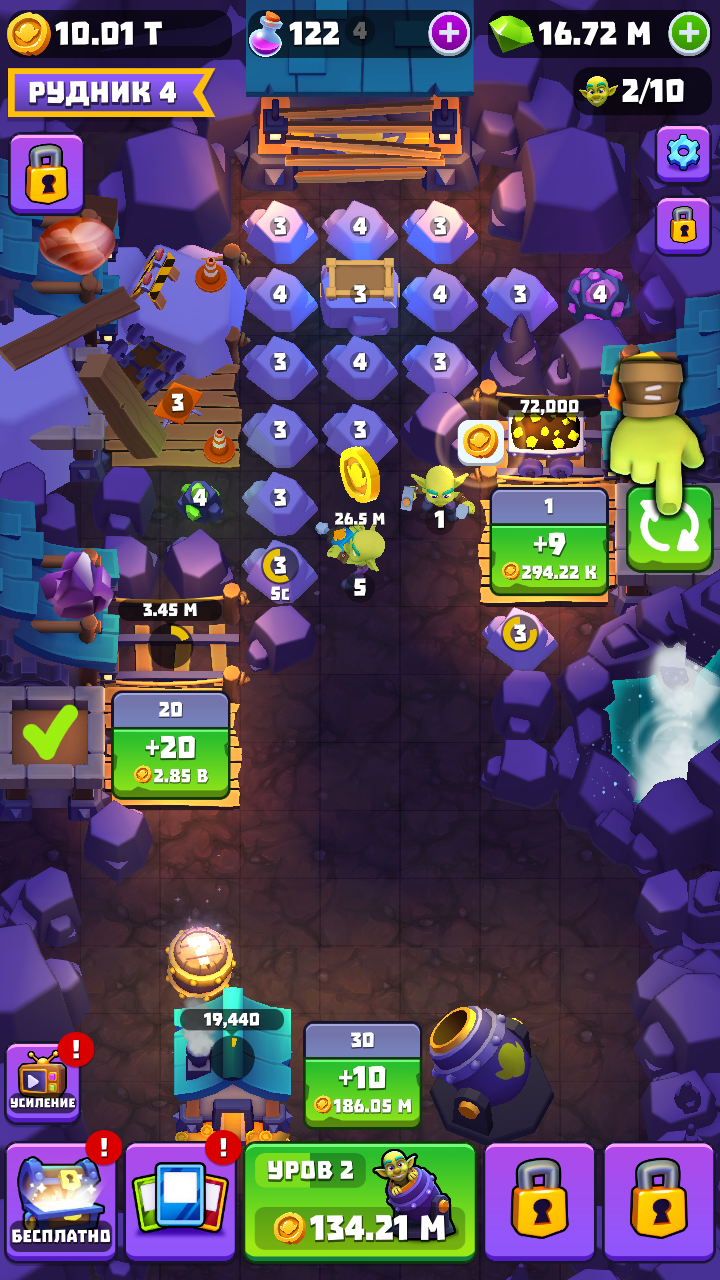Screen dimensions: 720x1280
Task: Buy more green gems with the plus
Action: point(689,34)
